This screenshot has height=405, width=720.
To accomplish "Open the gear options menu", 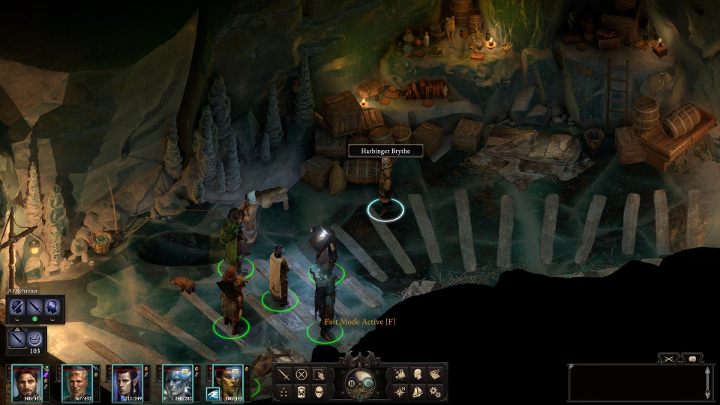I will pyautogui.click(x=435, y=390).
